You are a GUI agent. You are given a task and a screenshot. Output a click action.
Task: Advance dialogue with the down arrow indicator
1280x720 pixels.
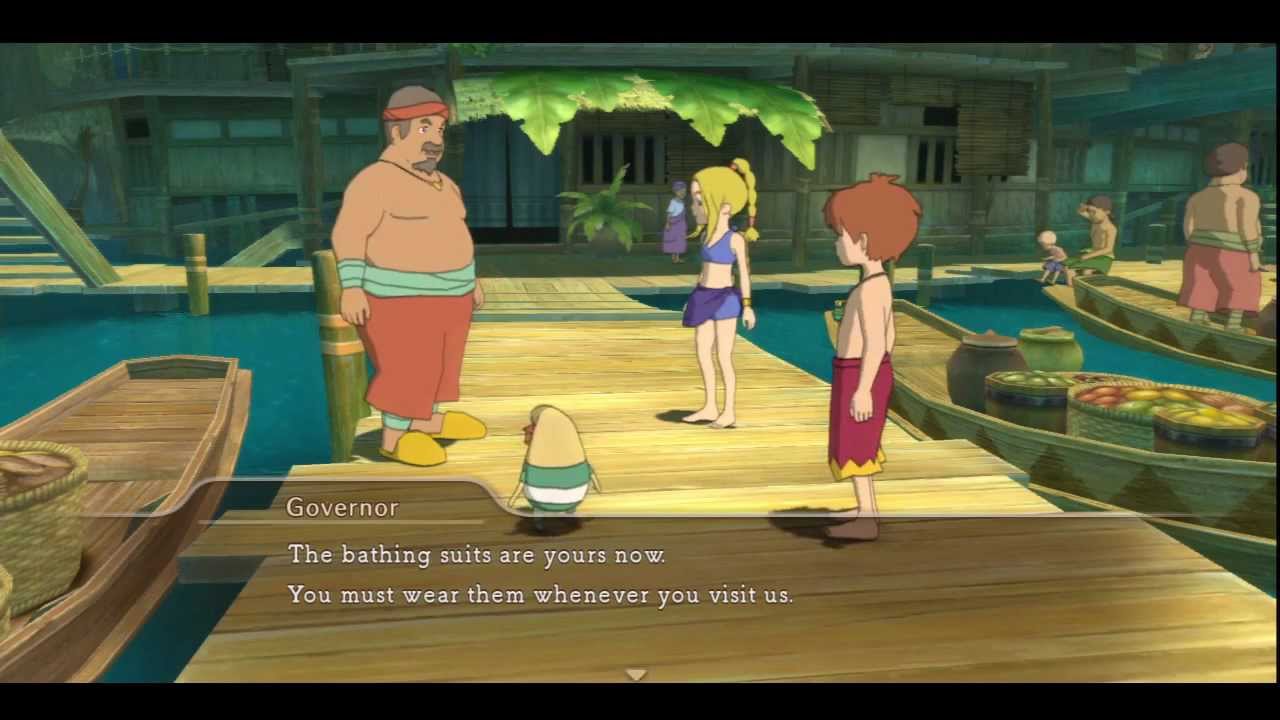(x=636, y=674)
